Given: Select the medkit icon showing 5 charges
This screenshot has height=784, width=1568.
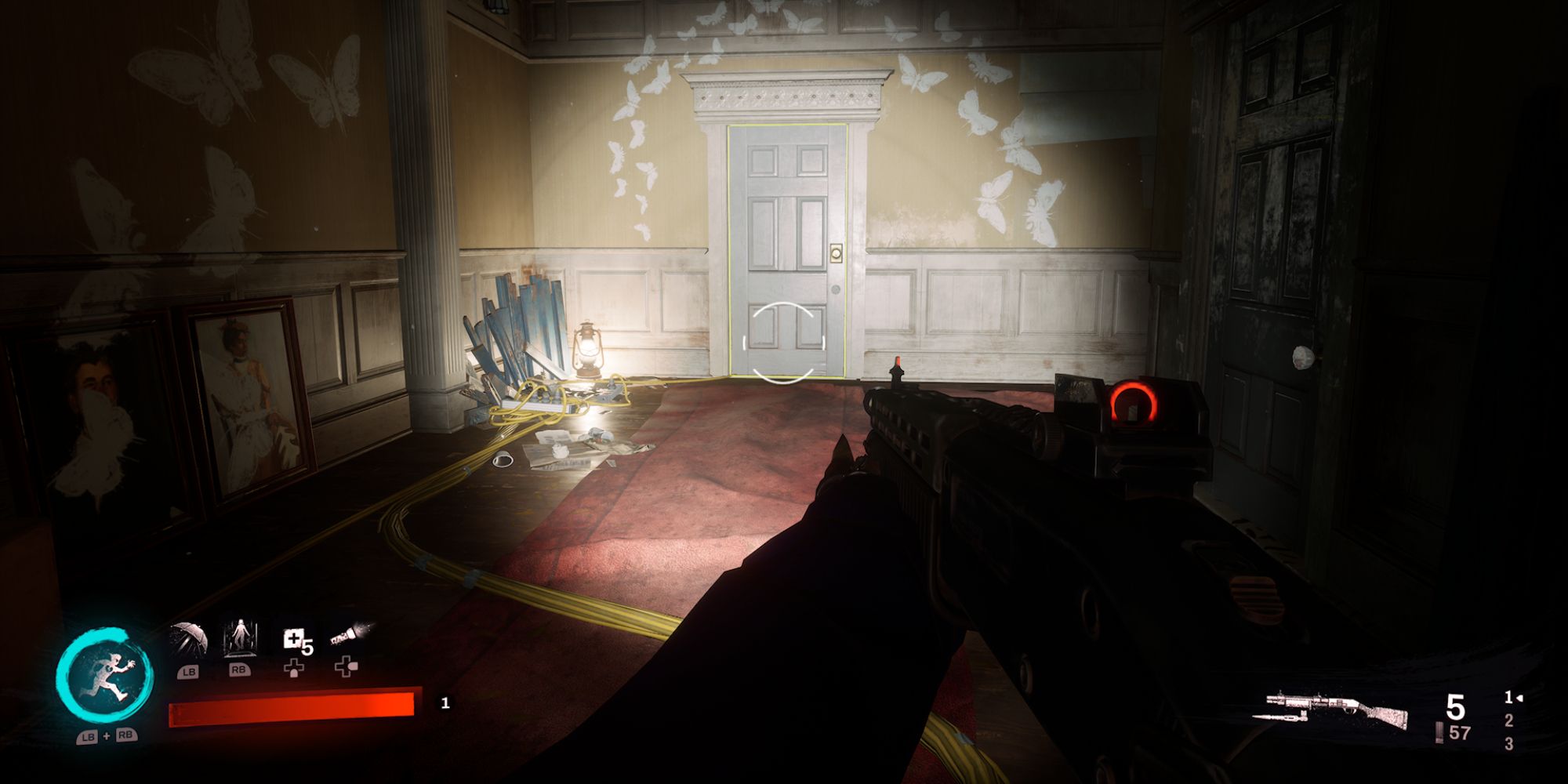Looking at the screenshot, I should [296, 639].
